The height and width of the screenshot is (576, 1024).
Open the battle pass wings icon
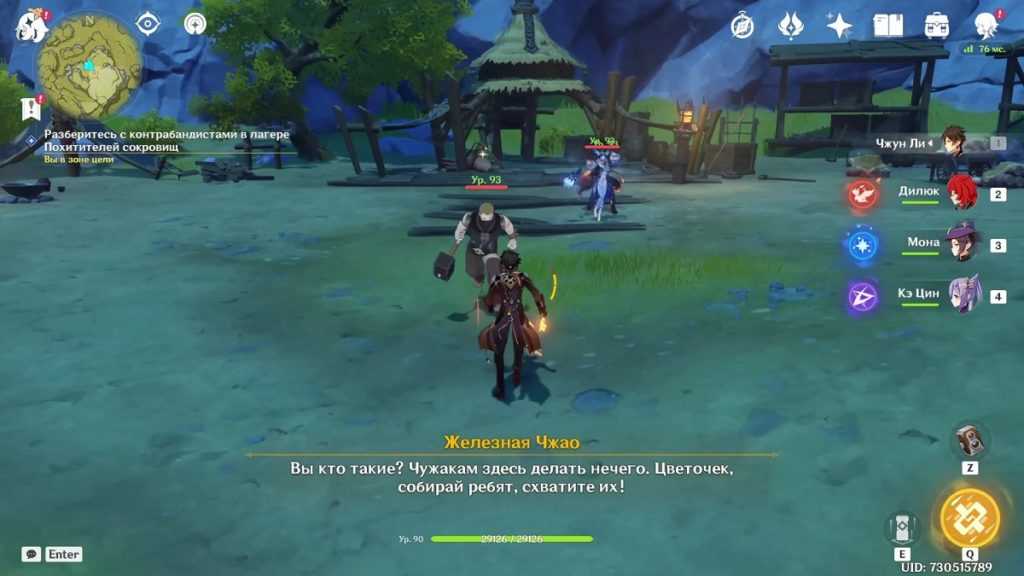(x=791, y=25)
